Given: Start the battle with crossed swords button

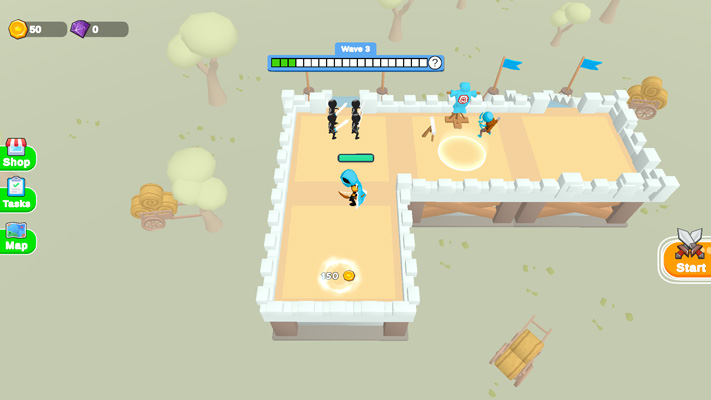Looking at the screenshot, I should pos(689,256).
